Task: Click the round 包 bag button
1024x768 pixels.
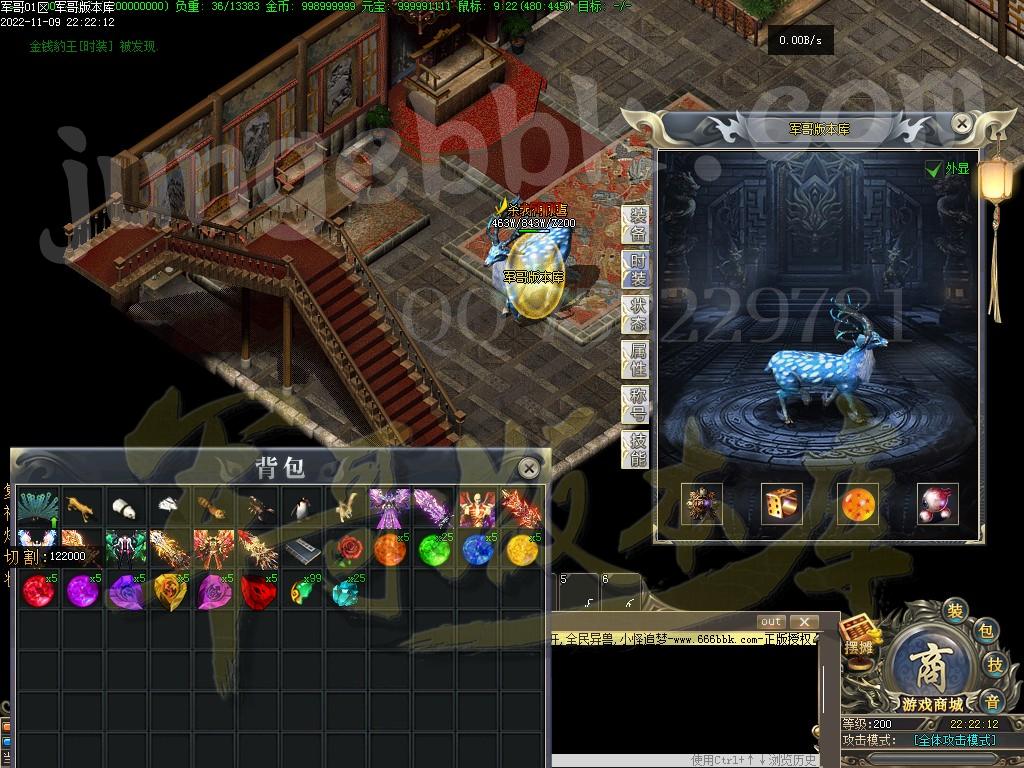Action: 985,631
